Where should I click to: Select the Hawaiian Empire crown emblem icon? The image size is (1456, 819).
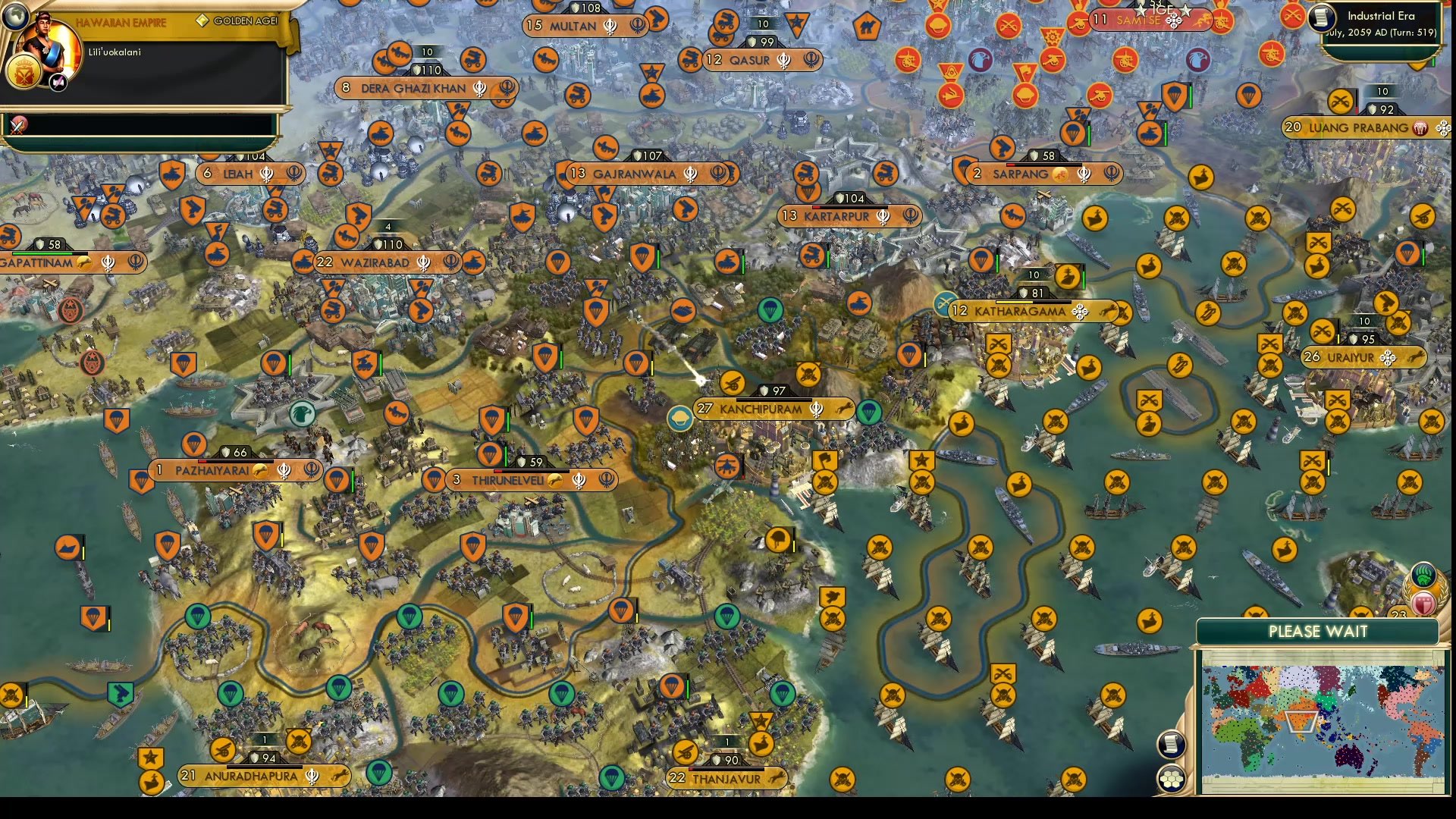[x=24, y=74]
